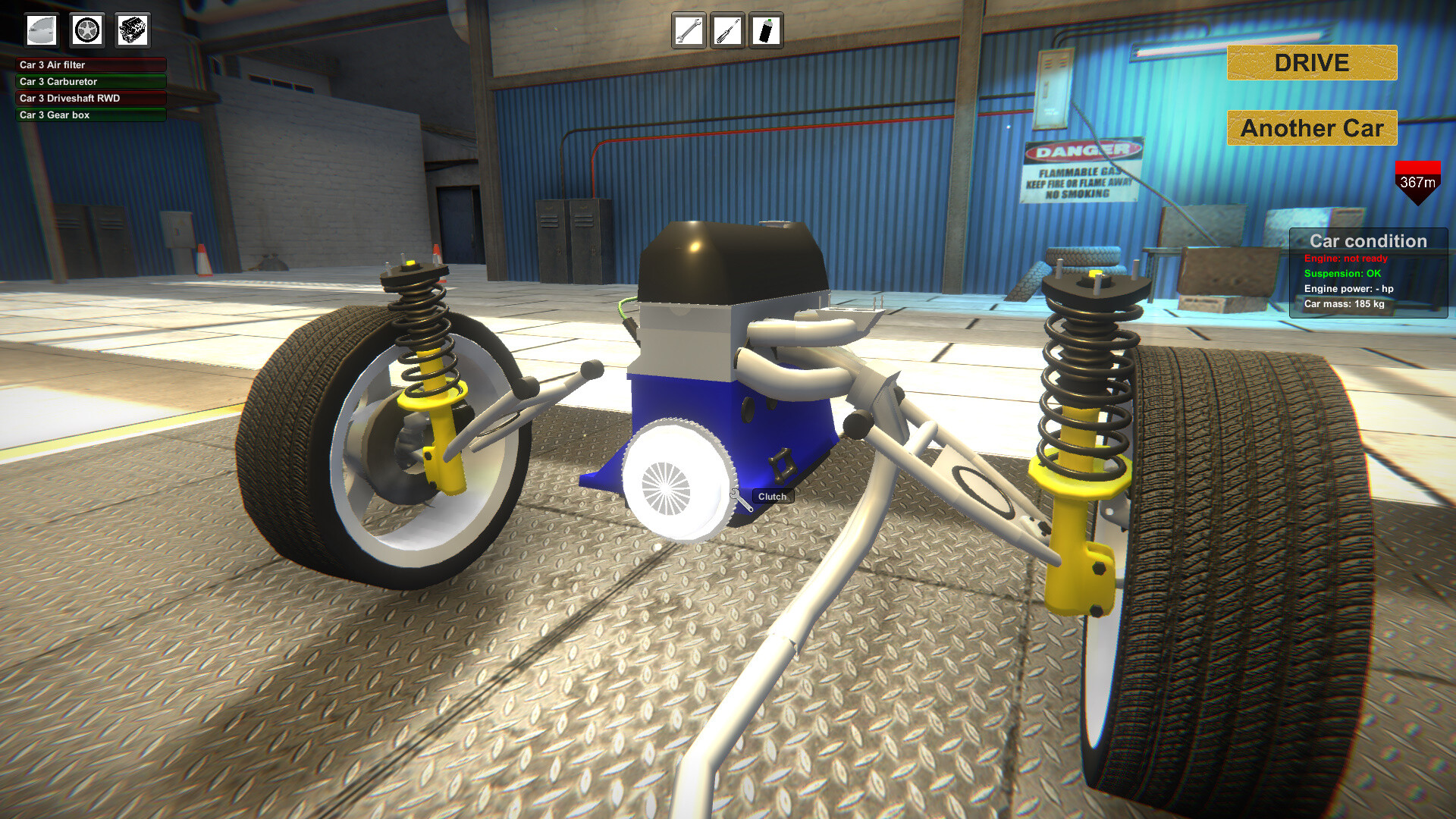Viewport: 1456px width, 819px height.
Task: Open the wheel parts category
Action: pyautogui.click(x=86, y=30)
